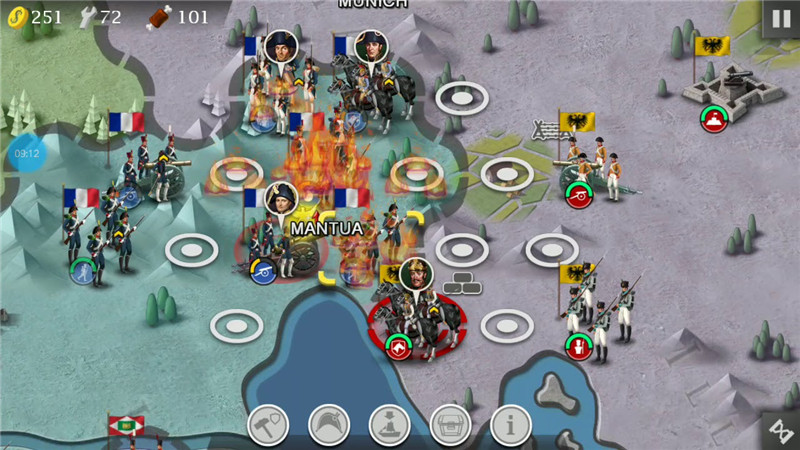Open the statue monument menu
This screenshot has height=450, width=800.
coord(390,425)
